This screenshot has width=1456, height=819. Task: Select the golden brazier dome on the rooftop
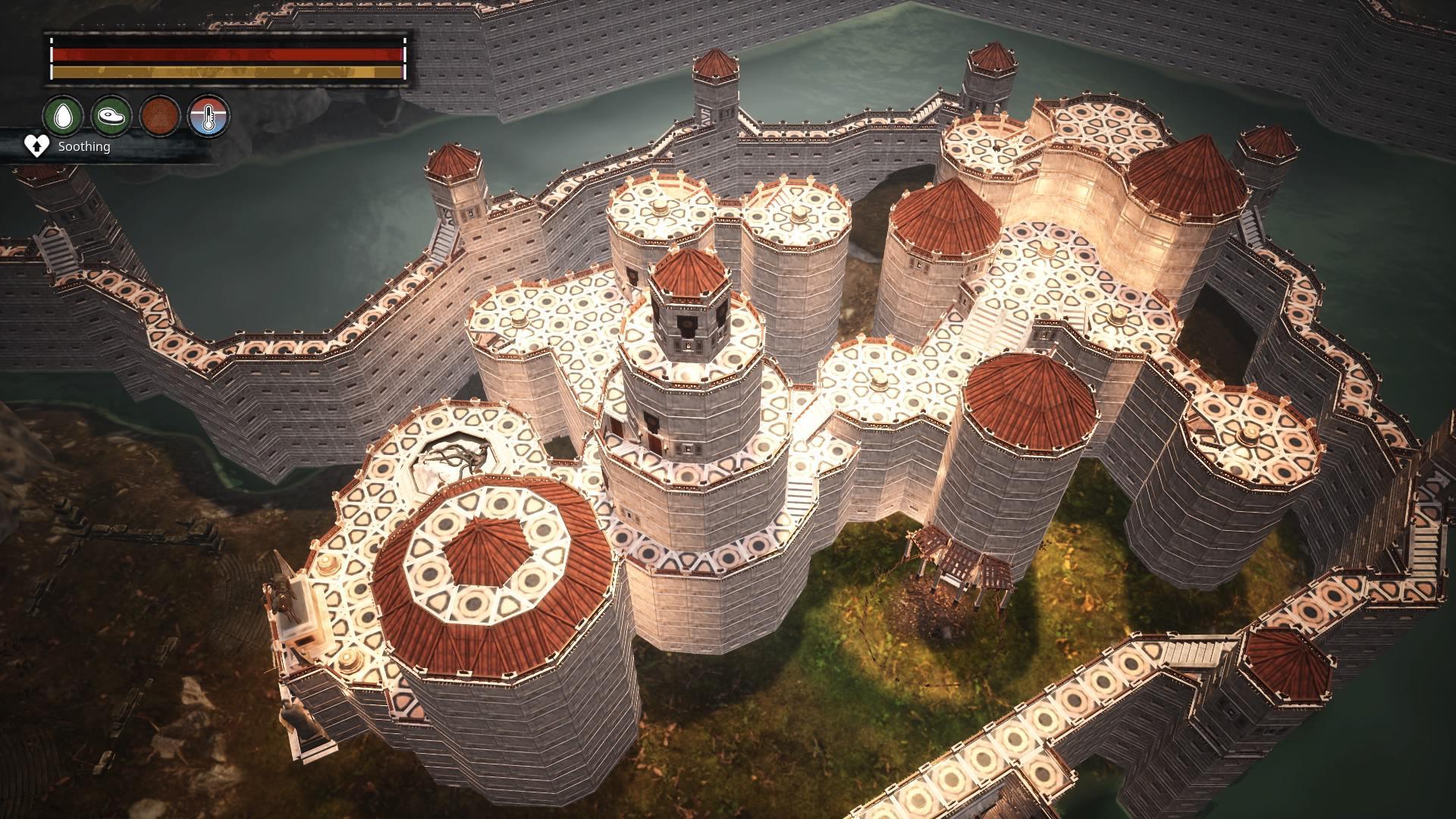click(328, 562)
